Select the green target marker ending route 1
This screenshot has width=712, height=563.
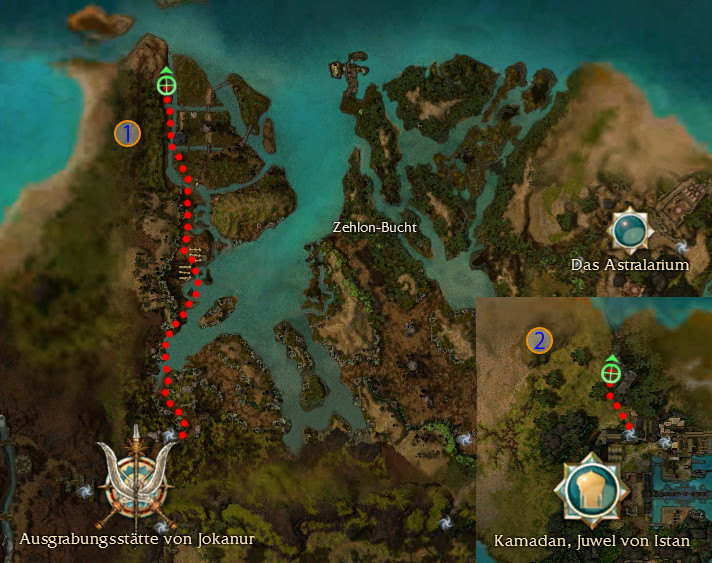click(x=166, y=85)
